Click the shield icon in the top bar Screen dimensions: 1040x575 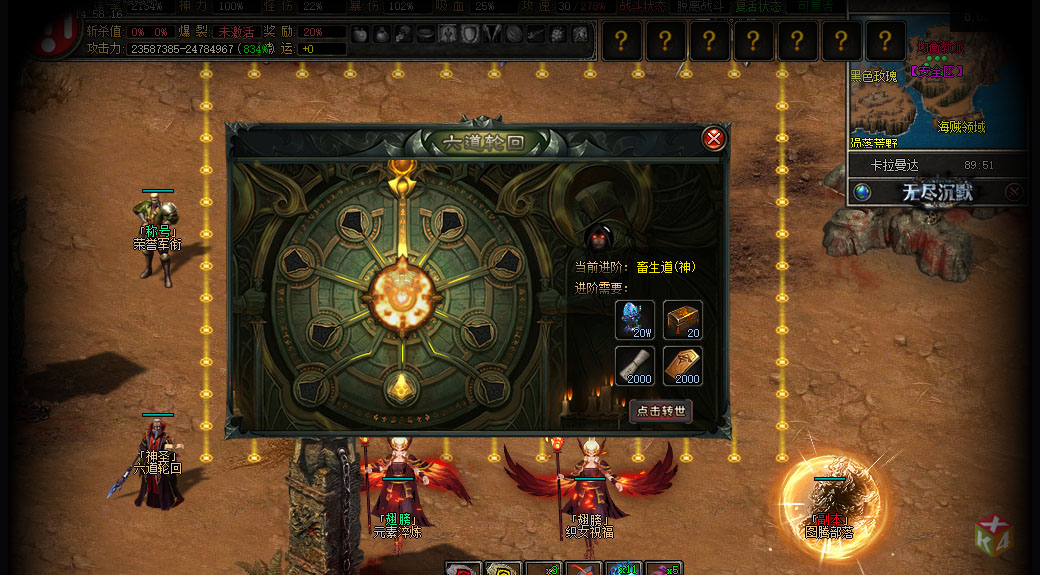click(470, 34)
